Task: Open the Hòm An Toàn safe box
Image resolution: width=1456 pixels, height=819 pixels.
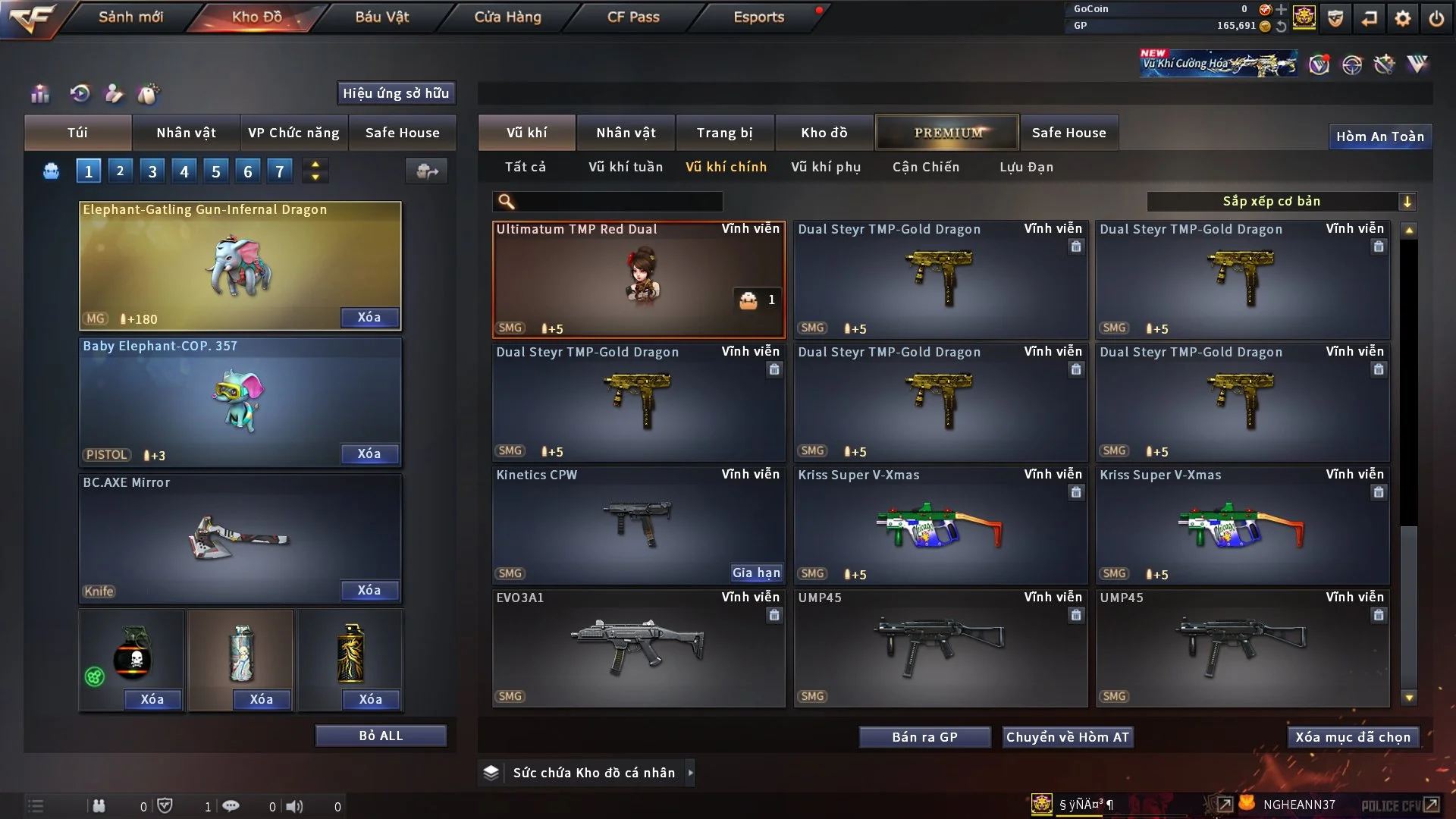Action: coord(1379,136)
